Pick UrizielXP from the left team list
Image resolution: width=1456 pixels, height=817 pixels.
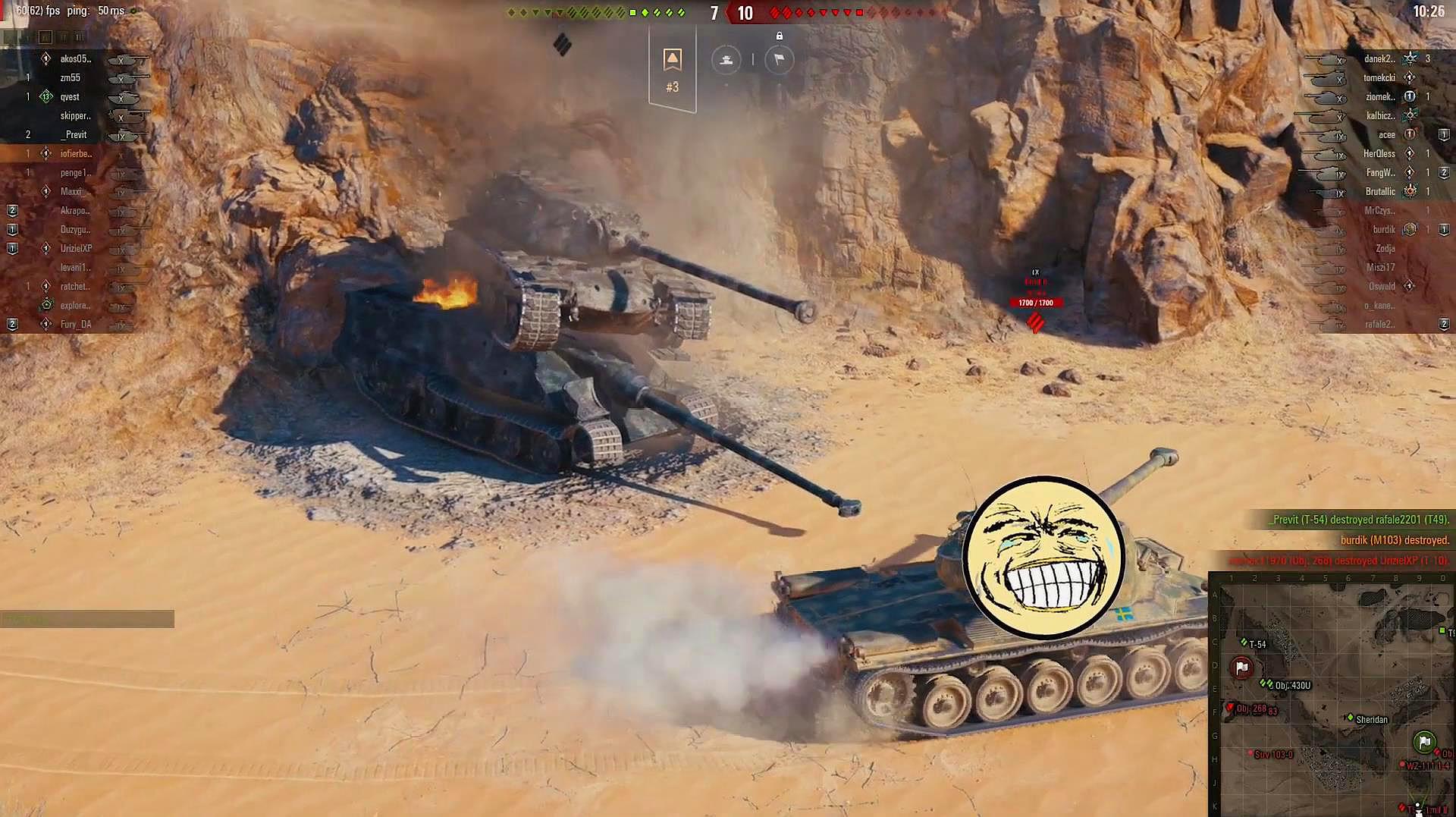coord(76,249)
